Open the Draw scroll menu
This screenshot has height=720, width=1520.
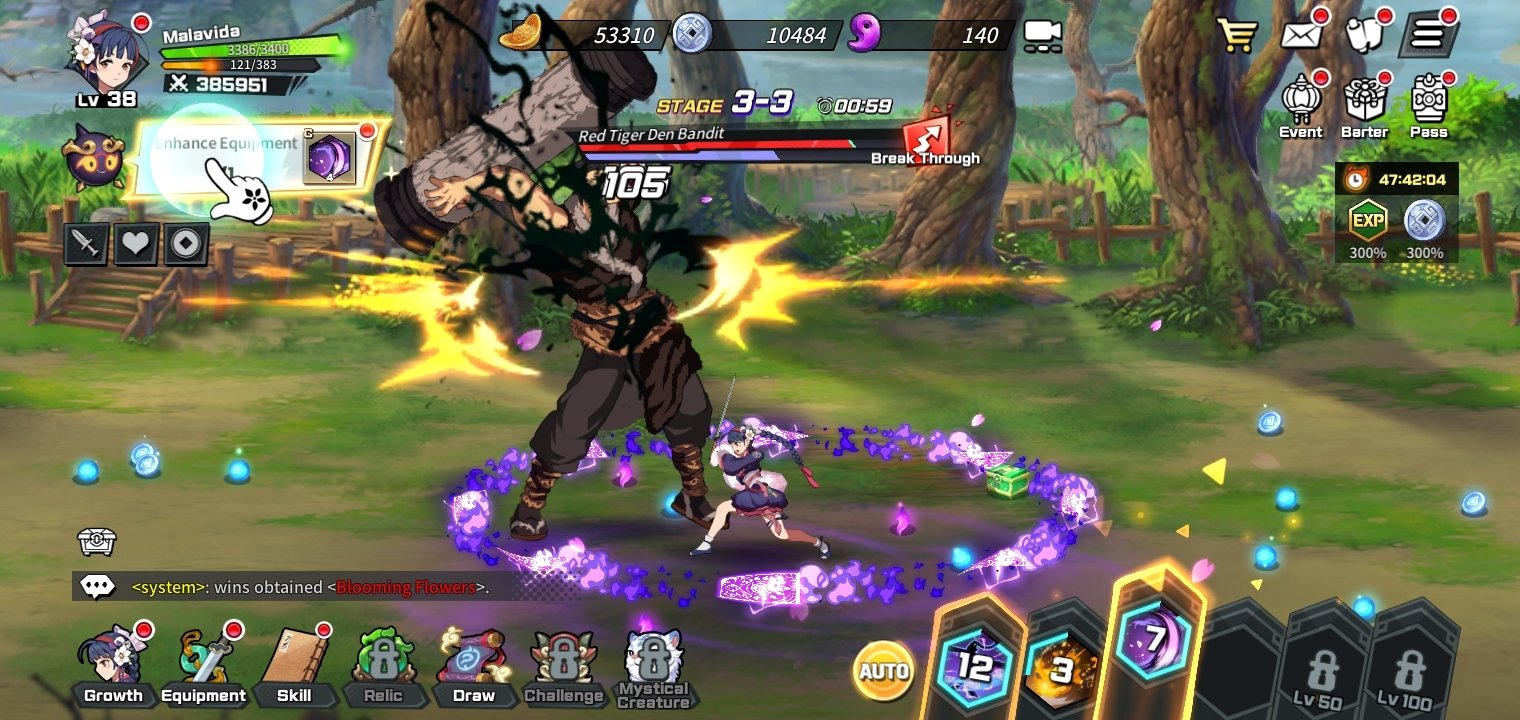pos(473,663)
